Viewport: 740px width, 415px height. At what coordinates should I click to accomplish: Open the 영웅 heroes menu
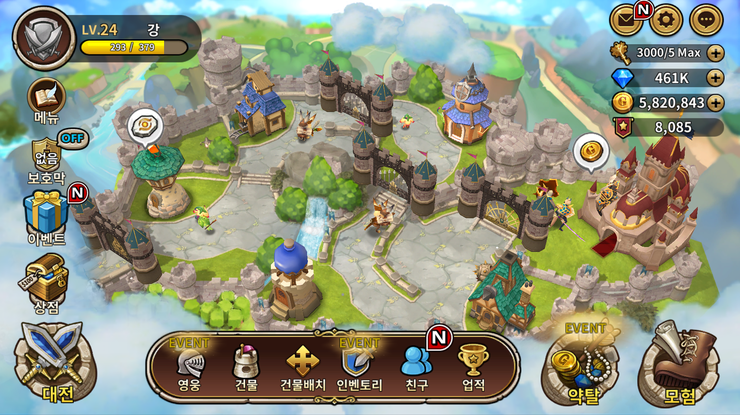click(x=189, y=364)
